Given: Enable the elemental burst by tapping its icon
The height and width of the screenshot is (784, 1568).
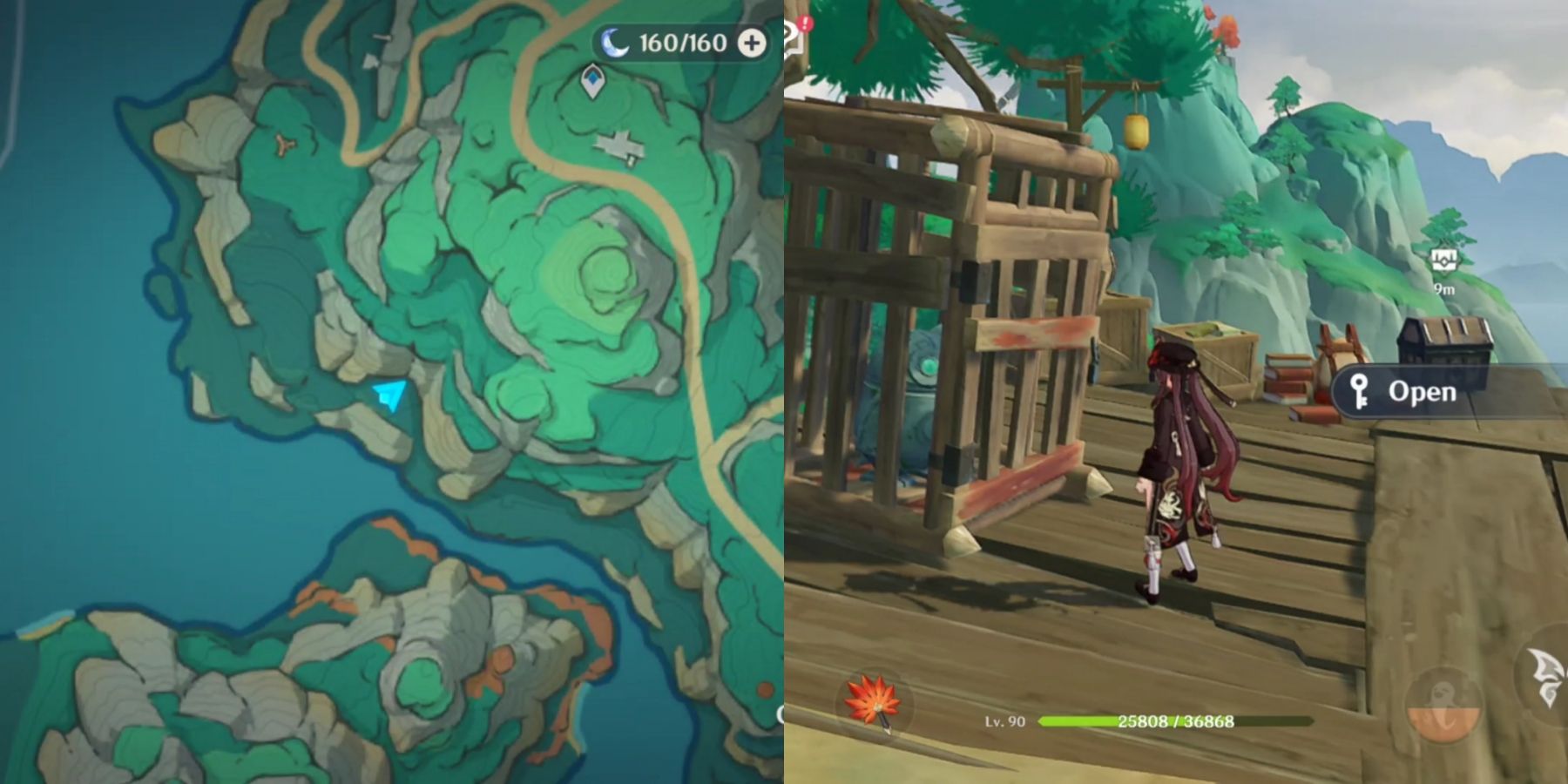Looking at the screenshot, I should [1444, 706].
